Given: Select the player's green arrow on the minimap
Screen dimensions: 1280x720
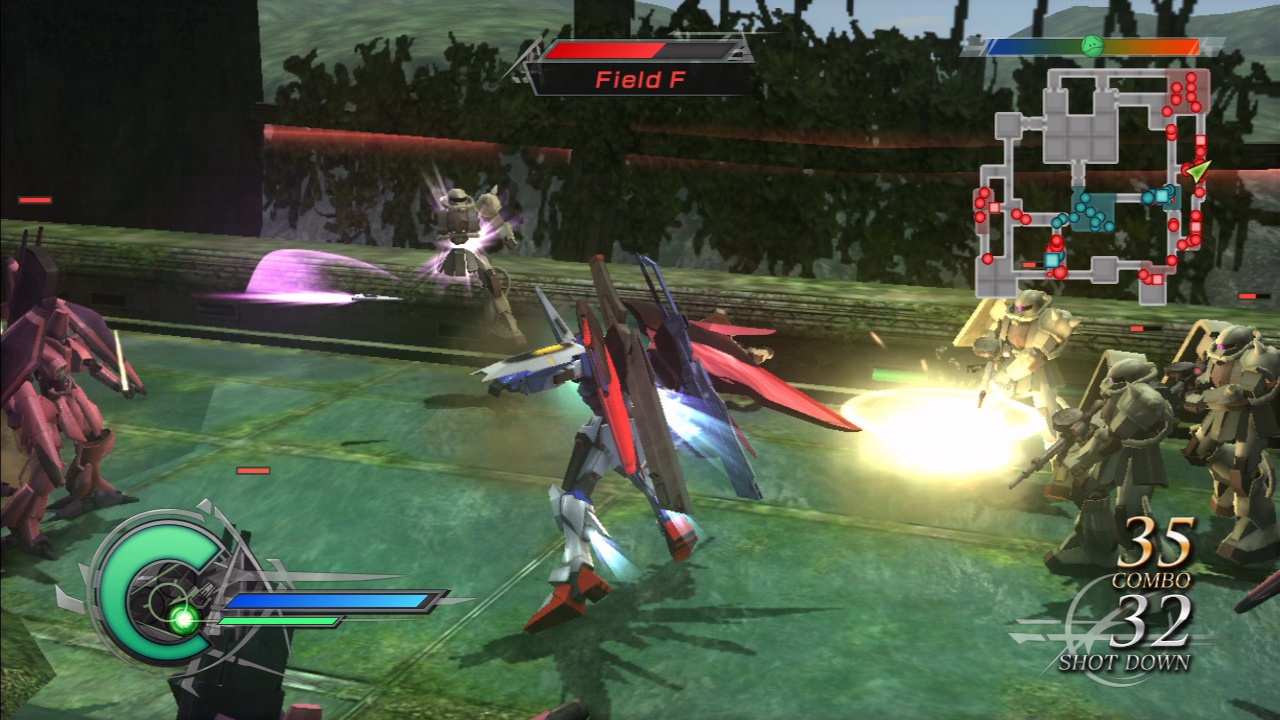Looking at the screenshot, I should click(x=1200, y=172).
